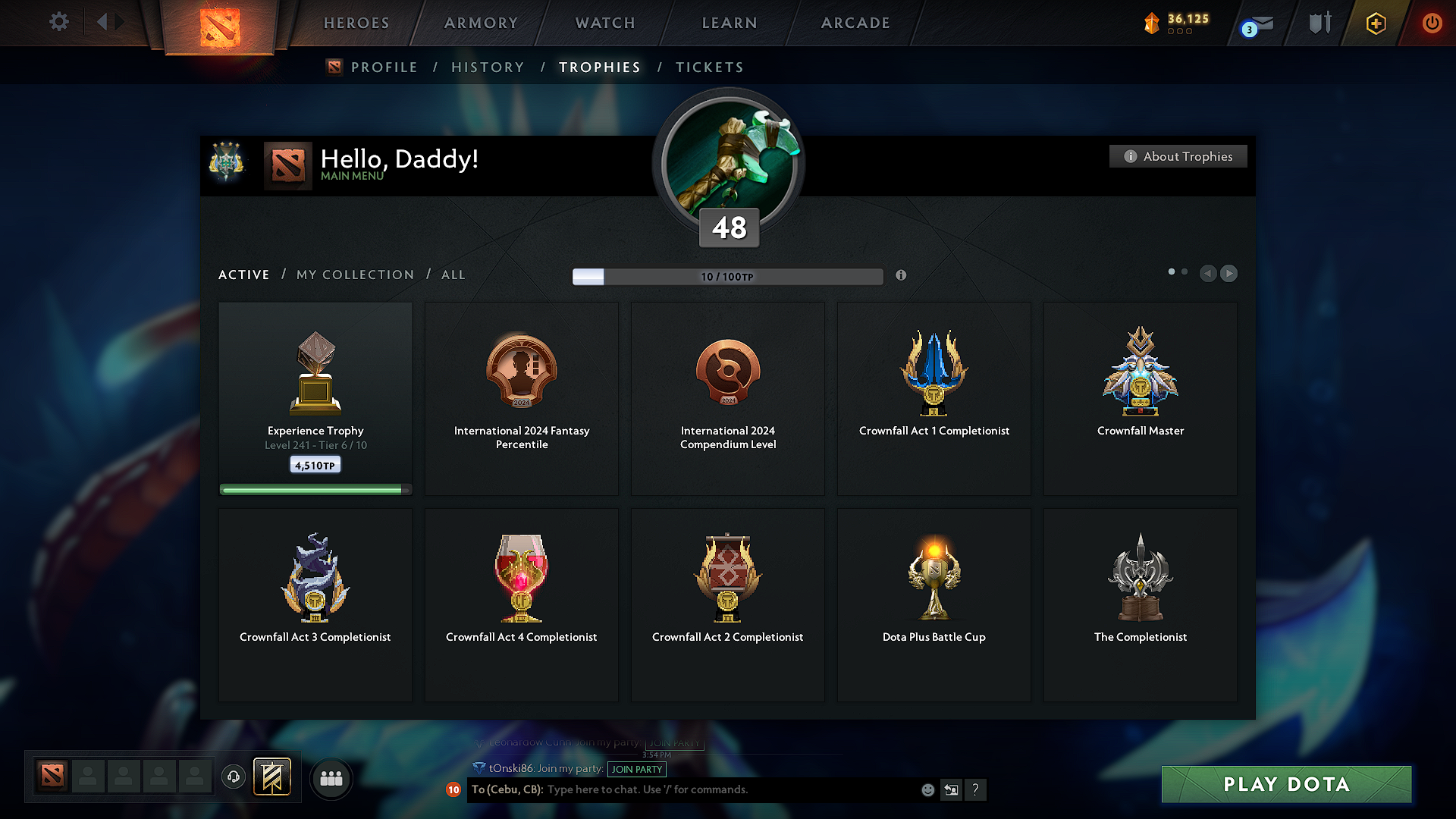Select the Crownfall Master trophy
Screen dimensions: 1456x819
click(1140, 398)
